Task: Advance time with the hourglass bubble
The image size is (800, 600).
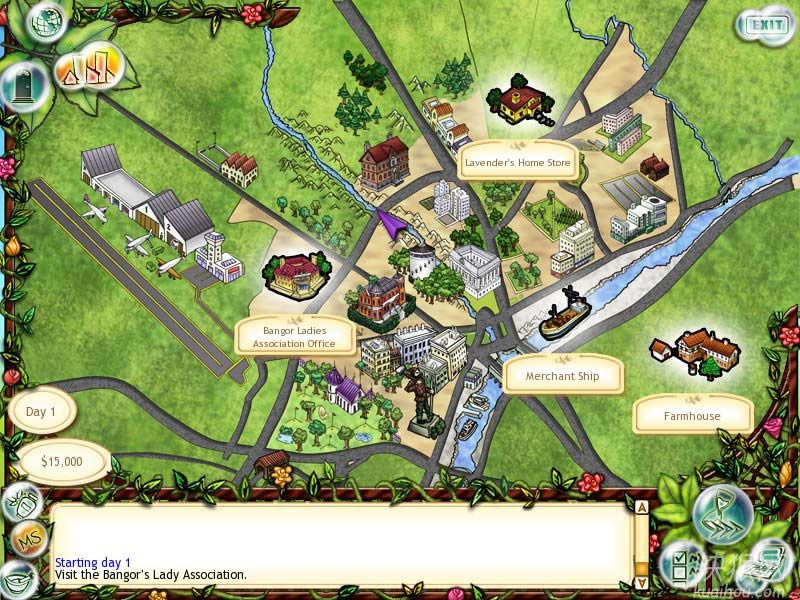Action: pos(723,513)
